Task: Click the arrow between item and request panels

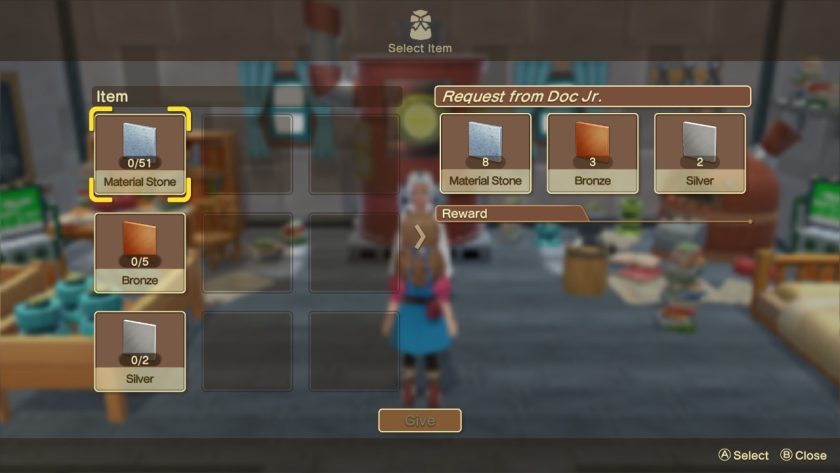Action: click(420, 236)
